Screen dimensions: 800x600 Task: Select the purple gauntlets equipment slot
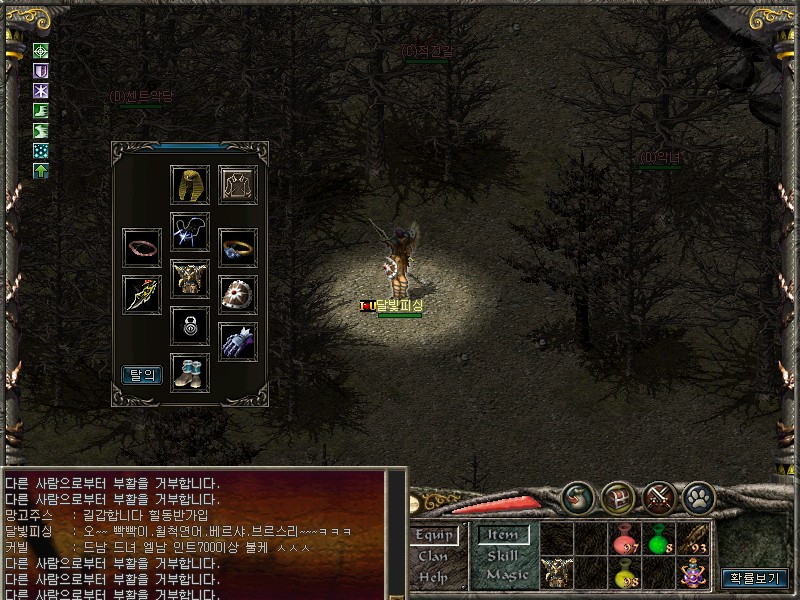(x=238, y=341)
